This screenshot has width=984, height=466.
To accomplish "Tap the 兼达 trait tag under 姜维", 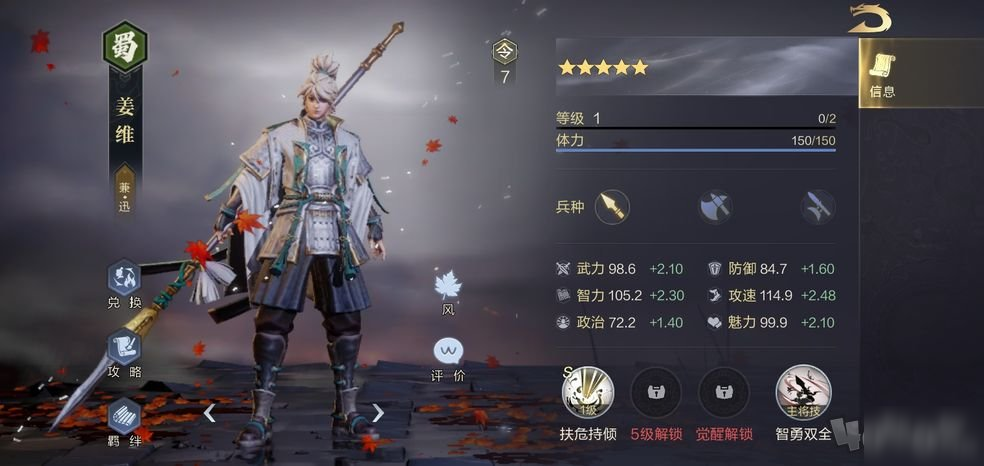I will click(125, 193).
